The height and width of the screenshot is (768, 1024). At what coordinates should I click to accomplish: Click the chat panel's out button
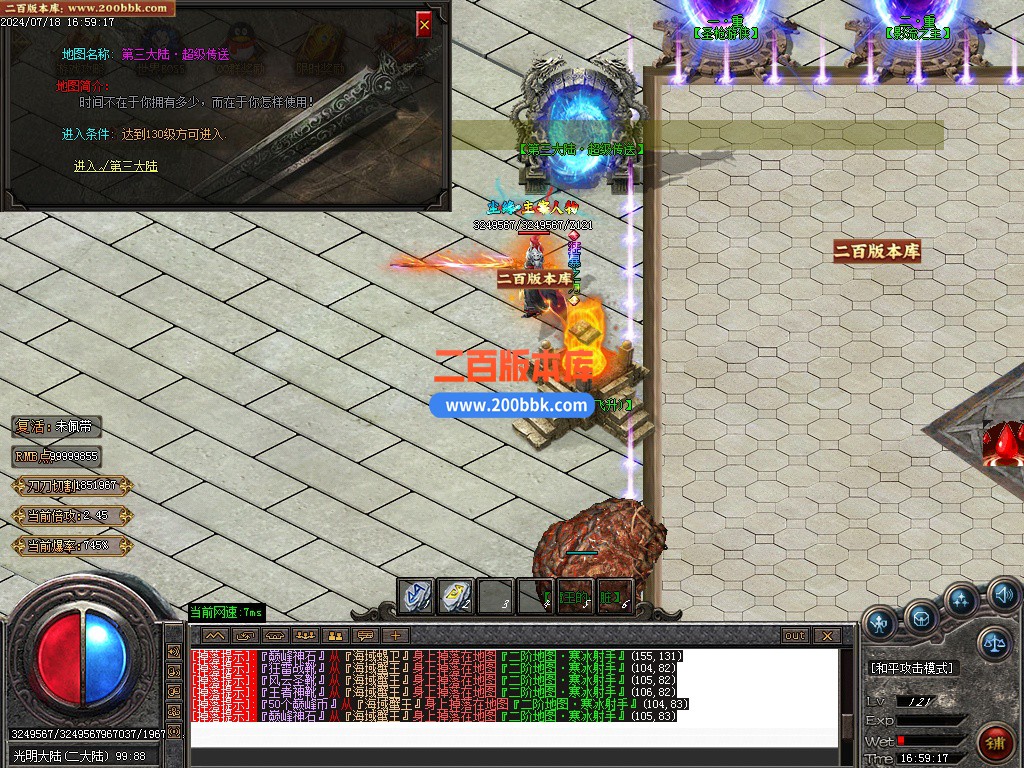pos(795,636)
